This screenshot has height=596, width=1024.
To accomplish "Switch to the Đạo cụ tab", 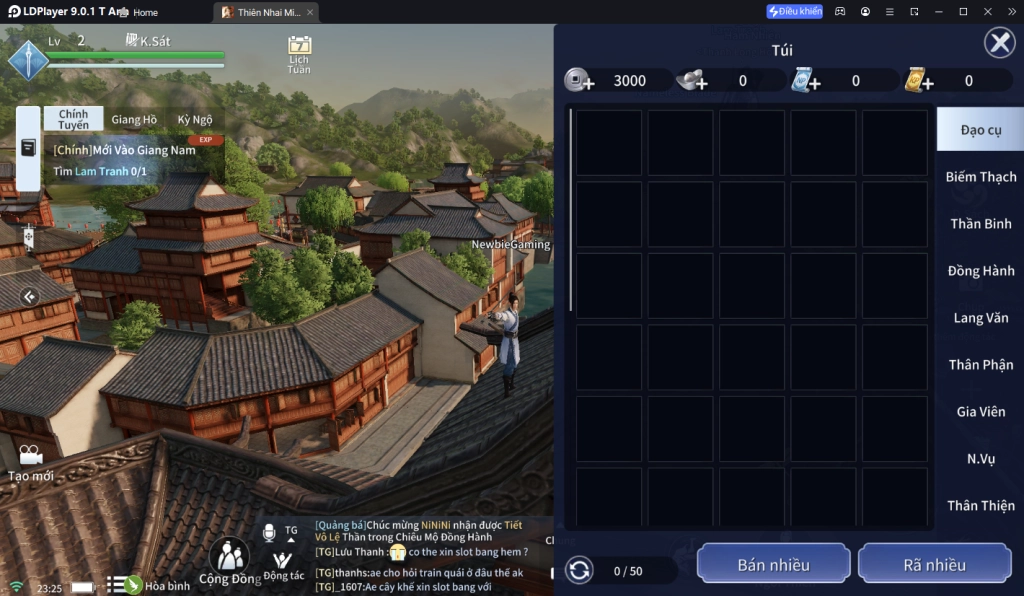I will click(980, 130).
